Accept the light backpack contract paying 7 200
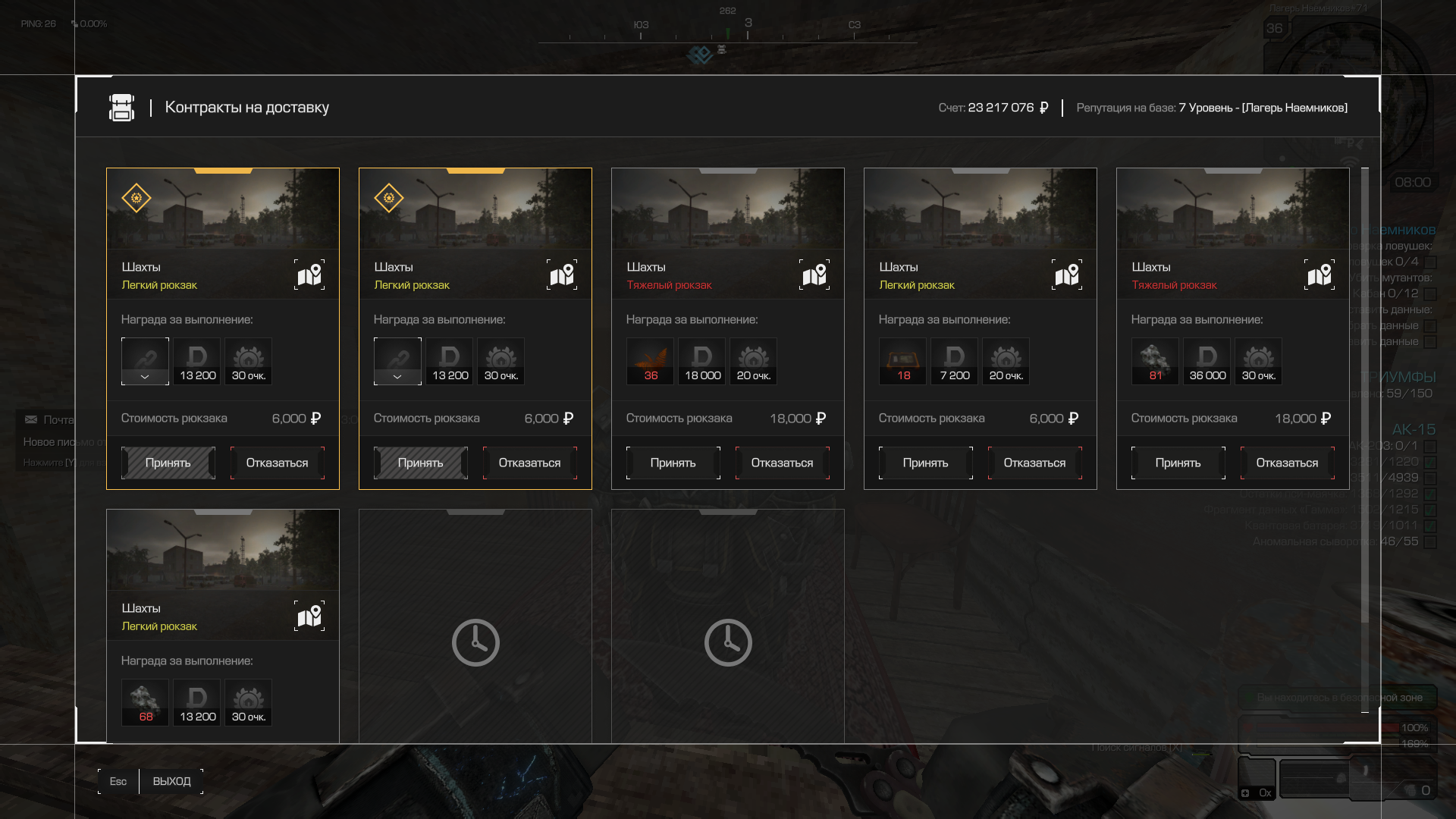This screenshot has height=819, width=1456. tap(925, 463)
